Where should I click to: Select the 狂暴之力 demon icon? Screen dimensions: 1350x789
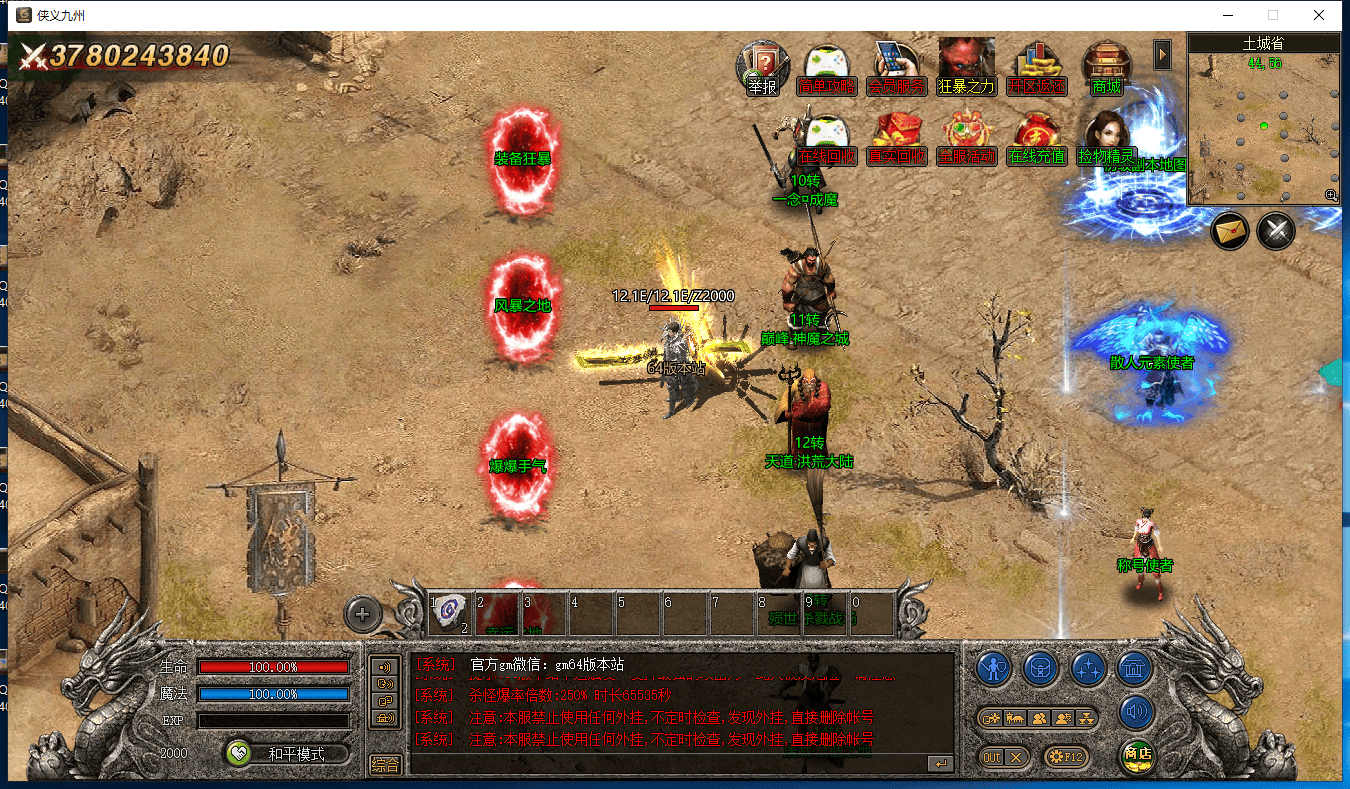[x=966, y=67]
